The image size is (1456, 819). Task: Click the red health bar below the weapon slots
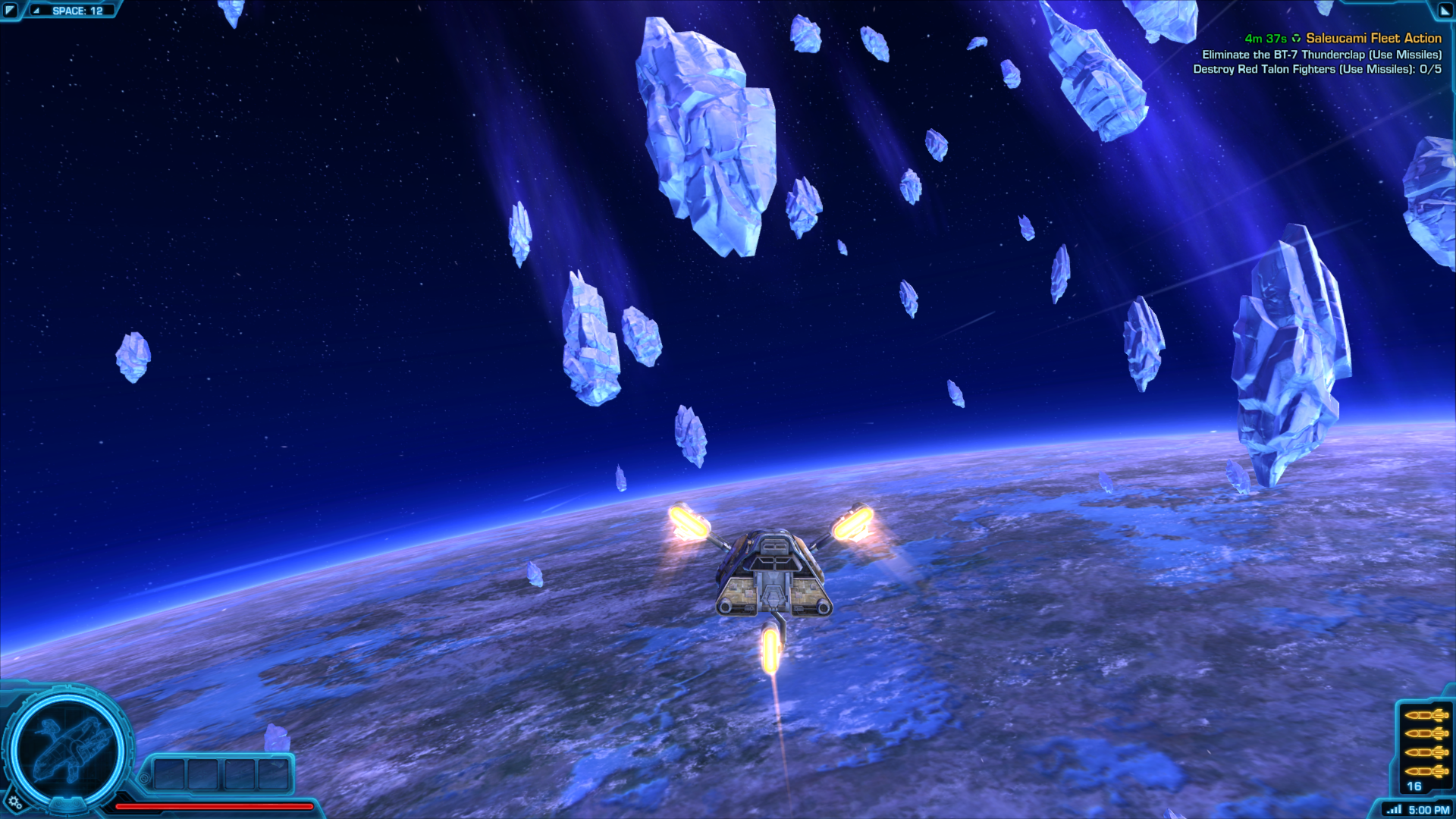click(x=212, y=806)
